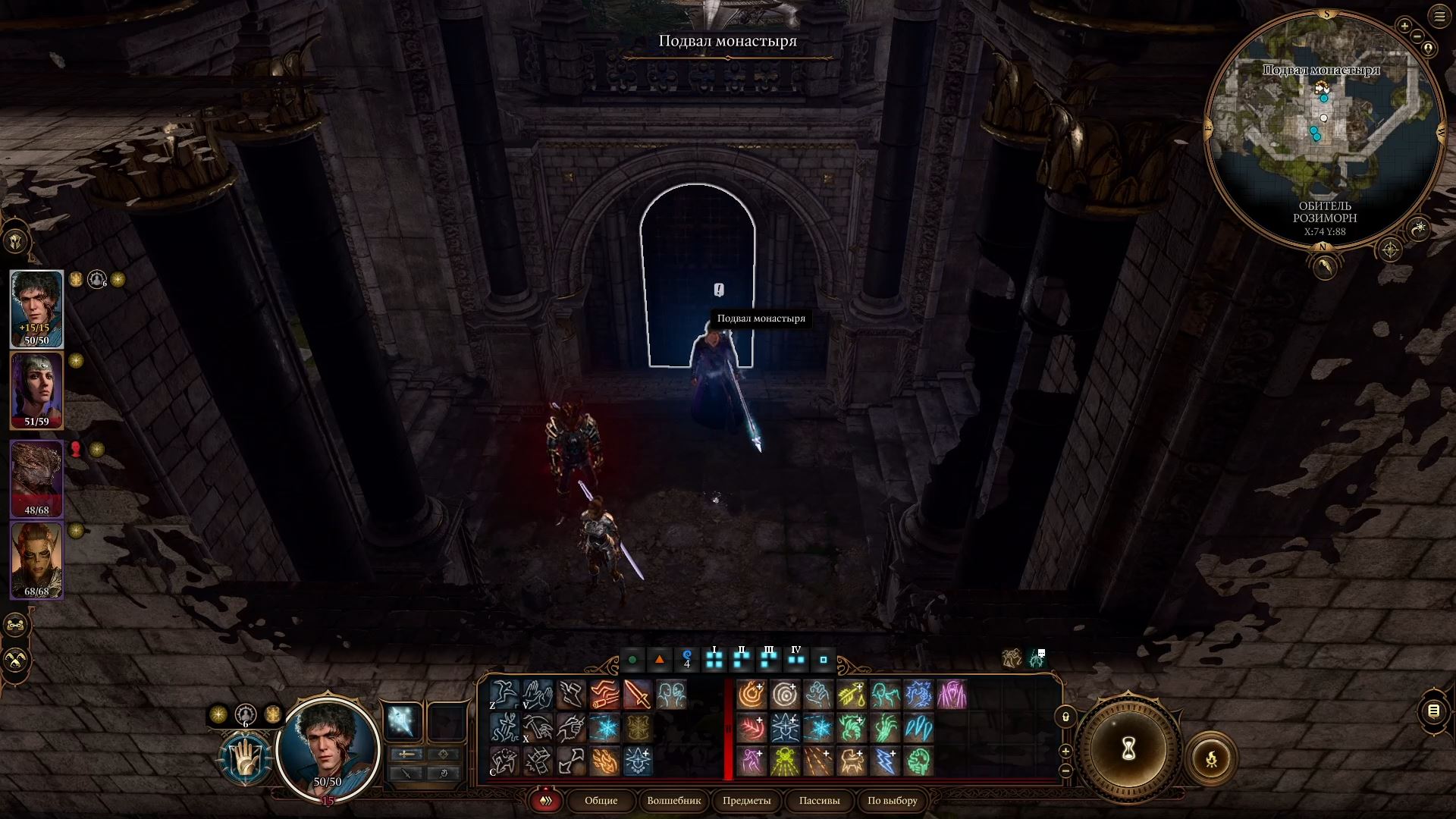Image resolution: width=1456 pixels, height=819 pixels.
Task: Zoom in the minimap with plus button
Action: [1404, 27]
